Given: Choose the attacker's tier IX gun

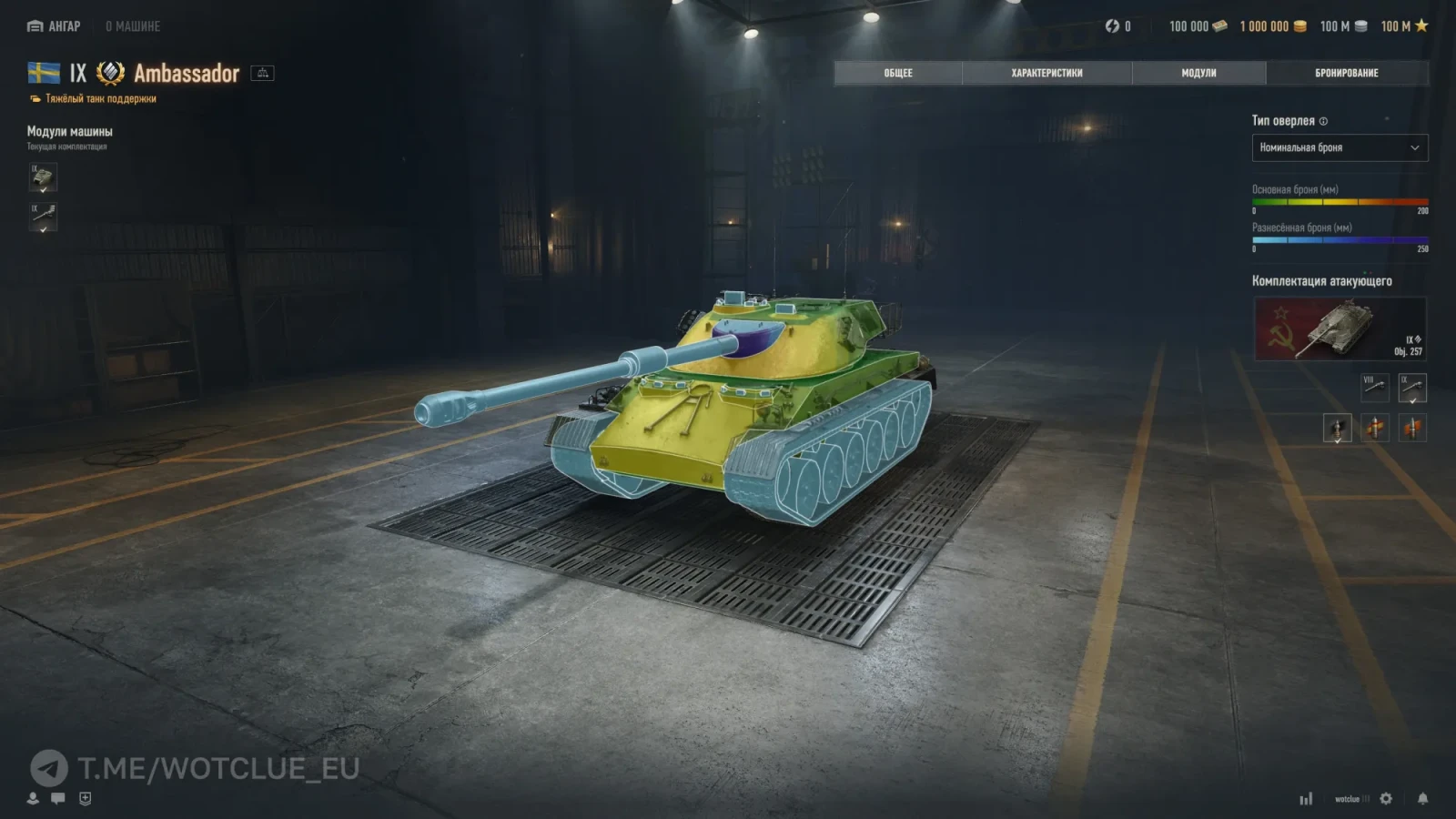Looking at the screenshot, I should pyautogui.click(x=1412, y=388).
